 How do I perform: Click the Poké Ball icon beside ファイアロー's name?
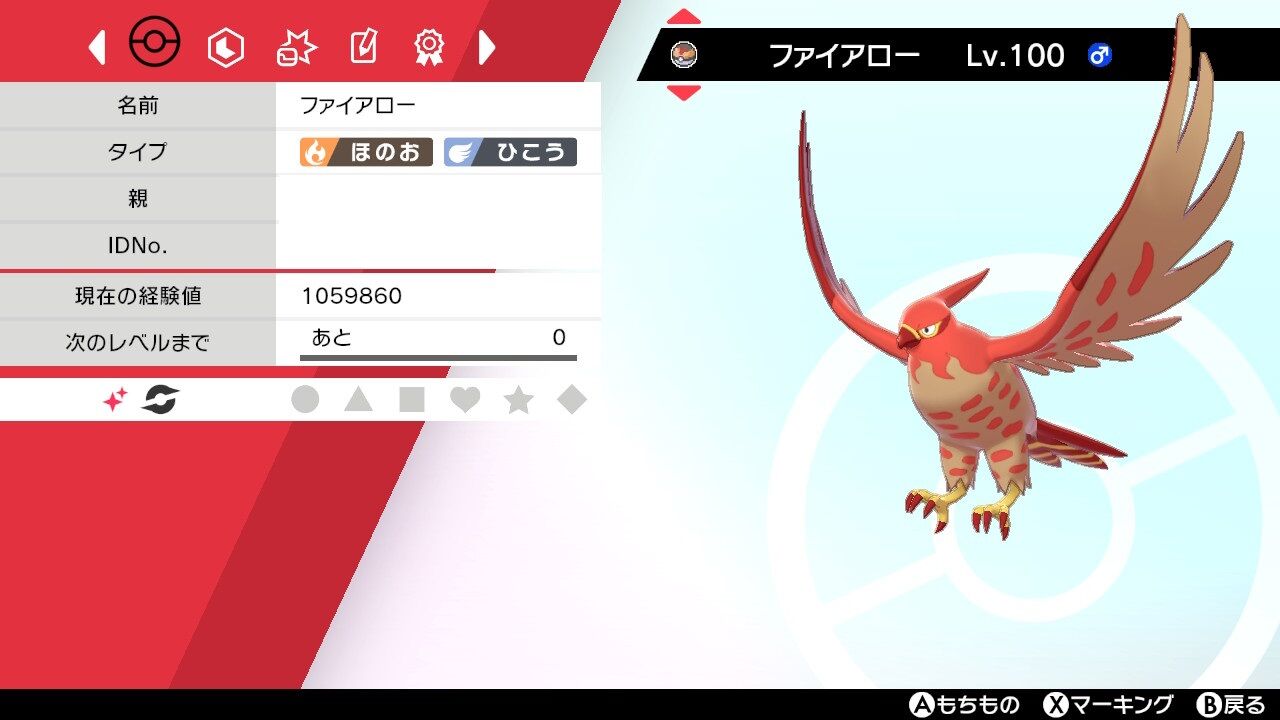pyautogui.click(x=684, y=55)
